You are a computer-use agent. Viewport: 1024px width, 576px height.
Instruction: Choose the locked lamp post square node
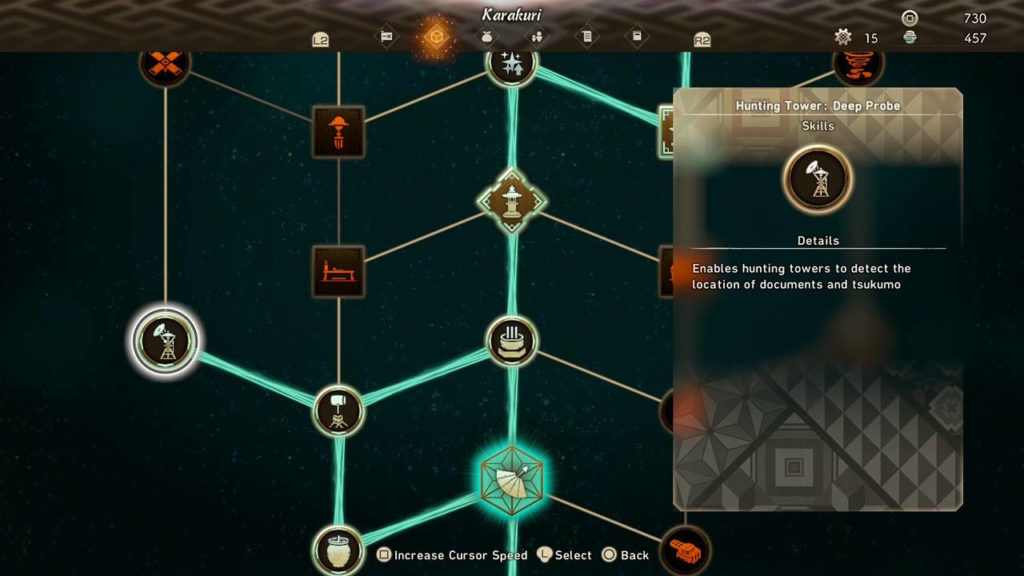pyautogui.click(x=338, y=132)
